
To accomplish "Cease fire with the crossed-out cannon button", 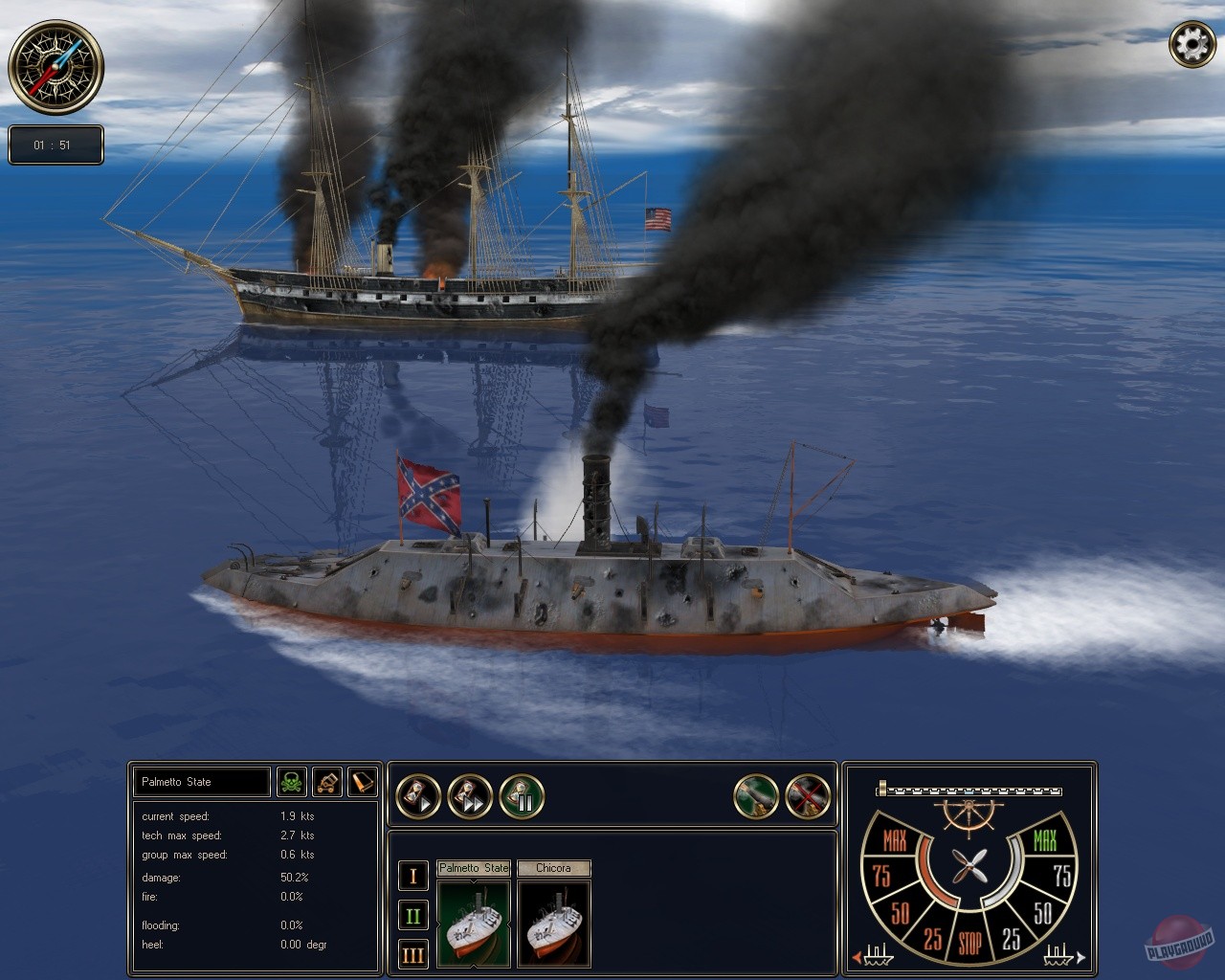I will pos(808,796).
